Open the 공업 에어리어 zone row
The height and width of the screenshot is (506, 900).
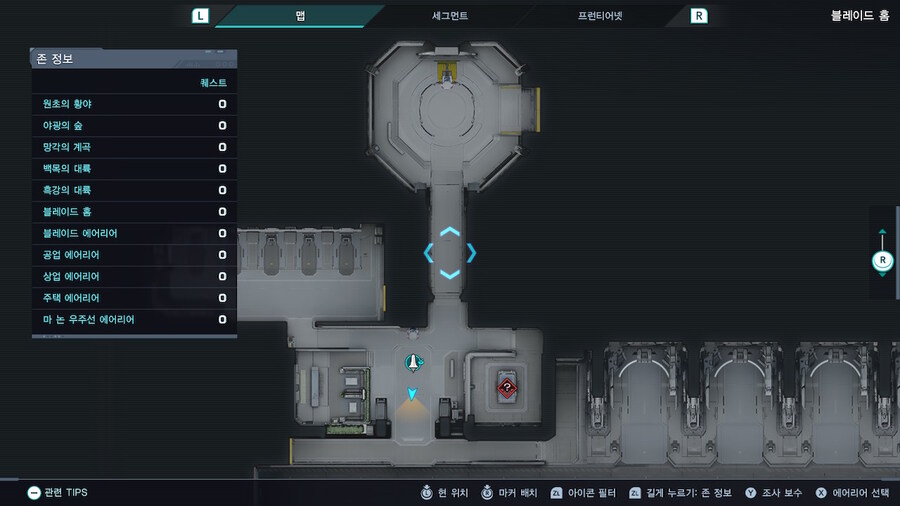134,255
